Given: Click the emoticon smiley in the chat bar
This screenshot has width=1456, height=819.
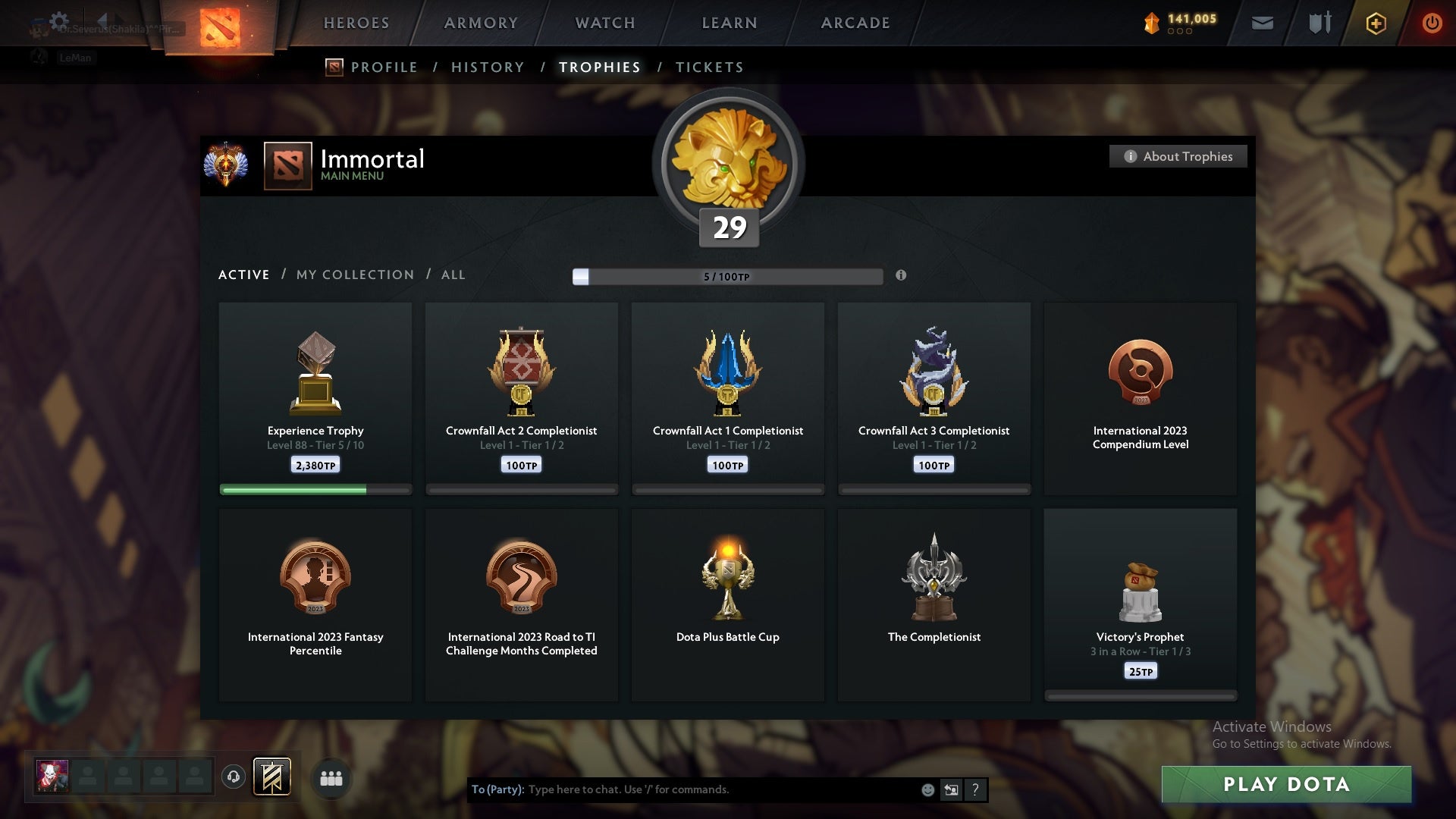Looking at the screenshot, I should (927, 789).
